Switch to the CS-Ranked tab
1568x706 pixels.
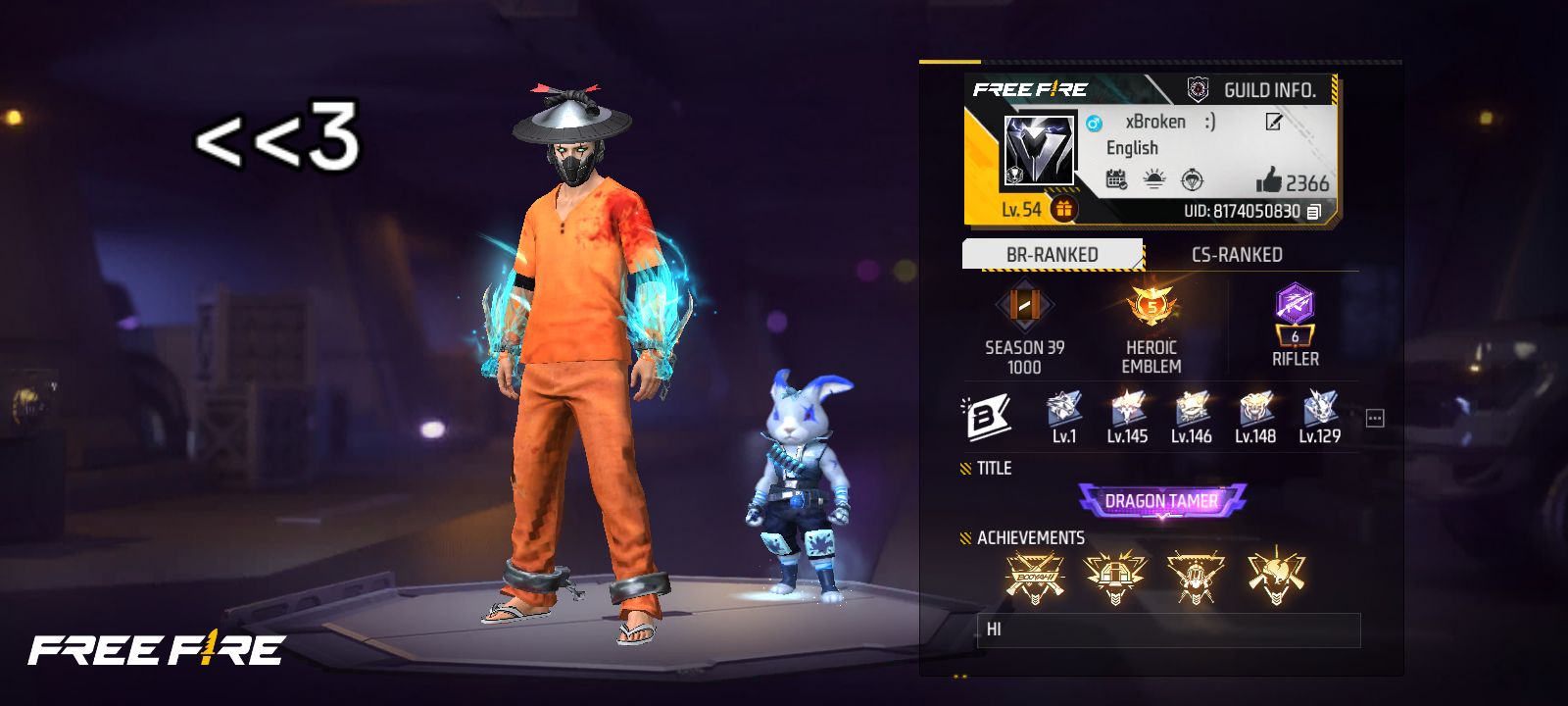[x=1237, y=255]
